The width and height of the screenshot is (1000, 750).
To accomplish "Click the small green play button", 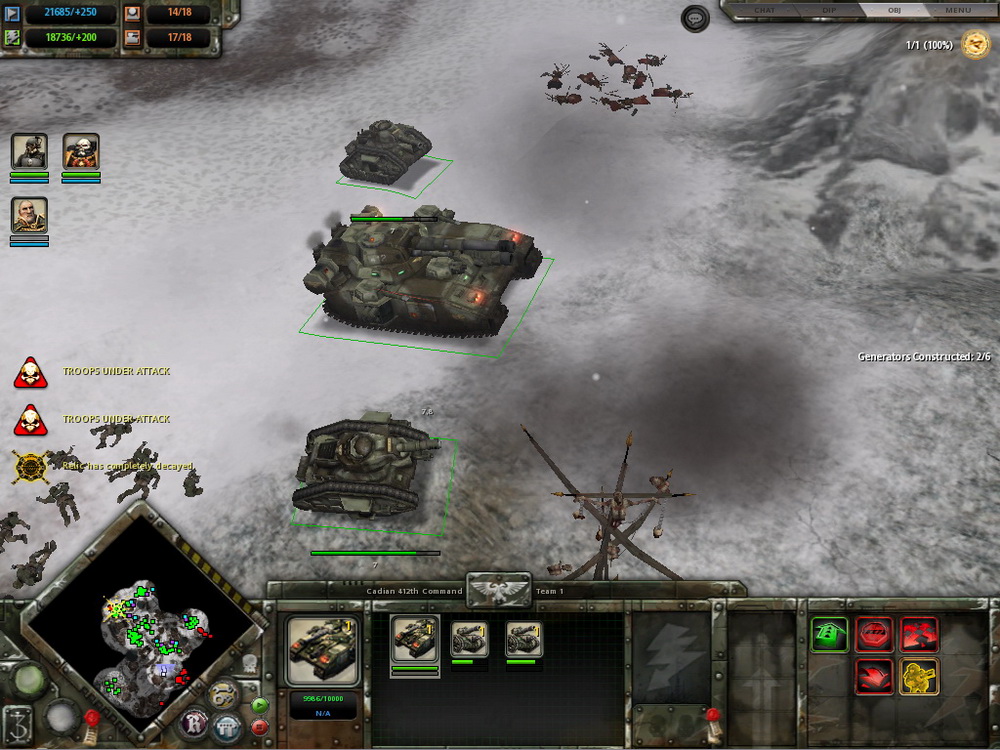I will click(x=260, y=704).
